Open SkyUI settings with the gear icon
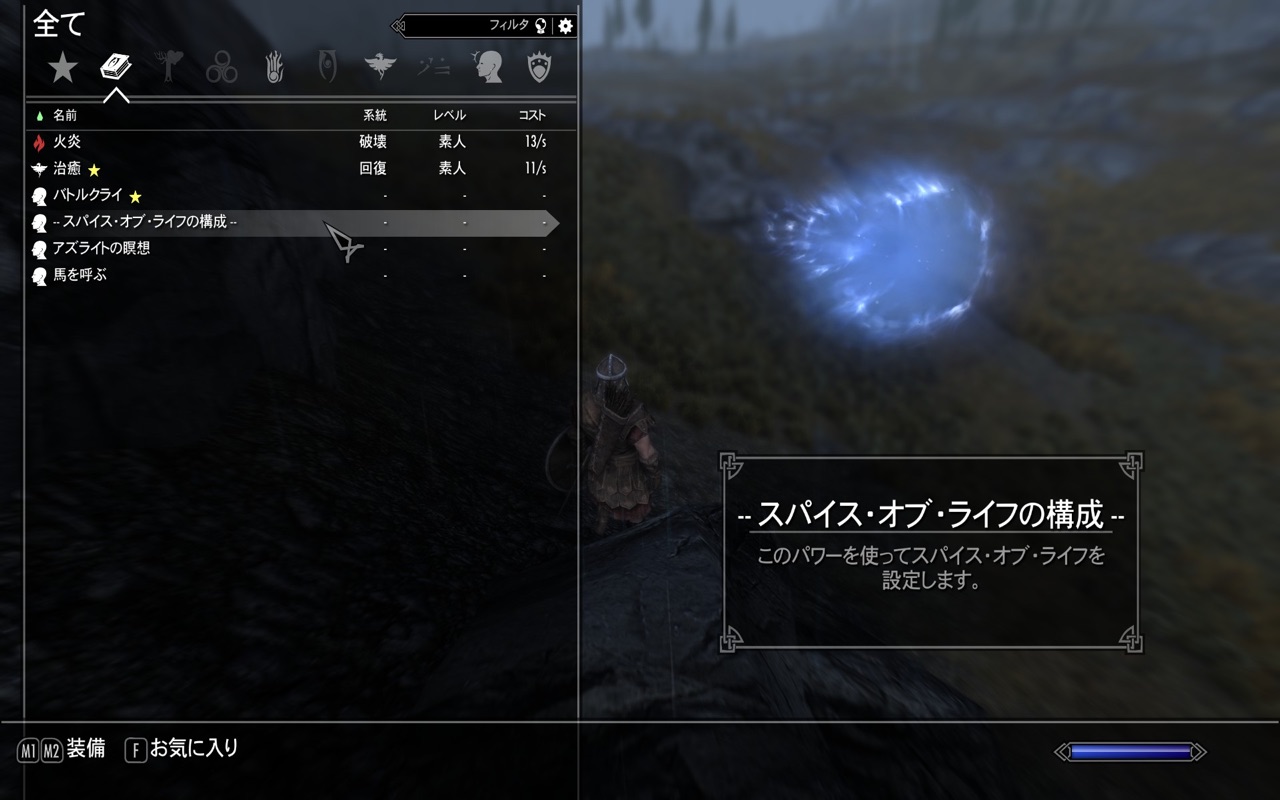This screenshot has width=1280, height=800. (564, 26)
